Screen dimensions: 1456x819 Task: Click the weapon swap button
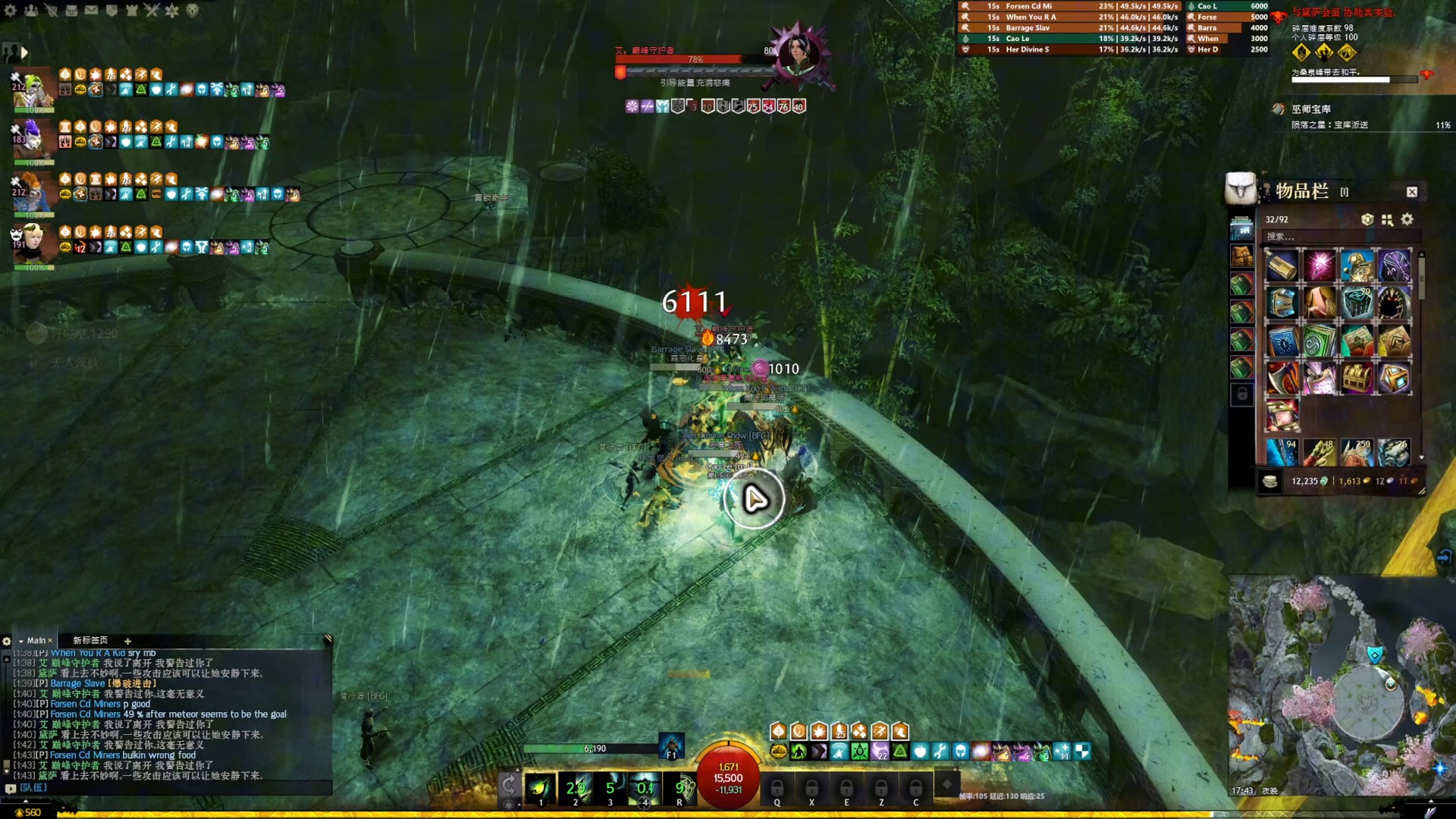point(509,785)
